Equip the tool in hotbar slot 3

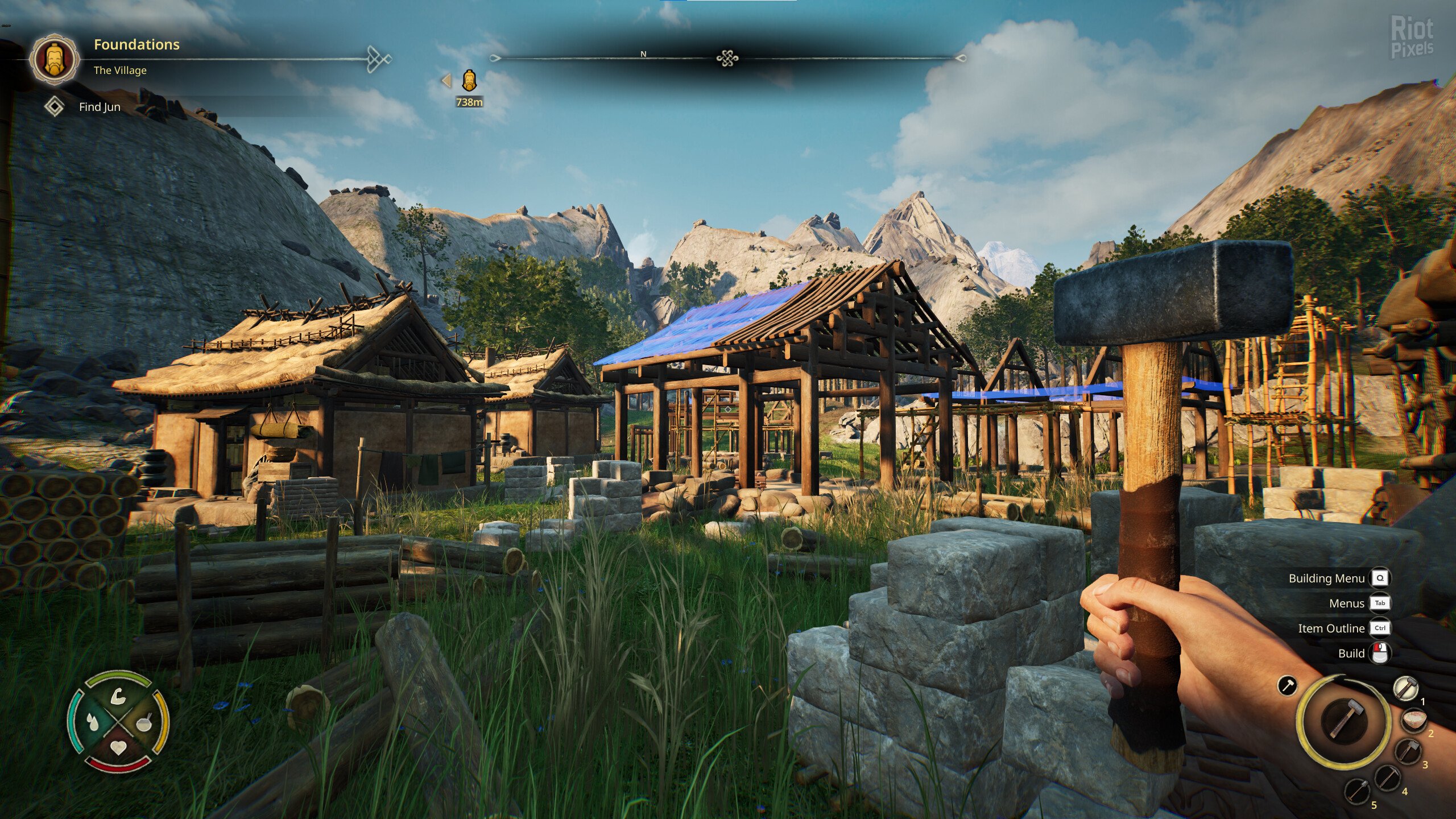[x=1408, y=751]
